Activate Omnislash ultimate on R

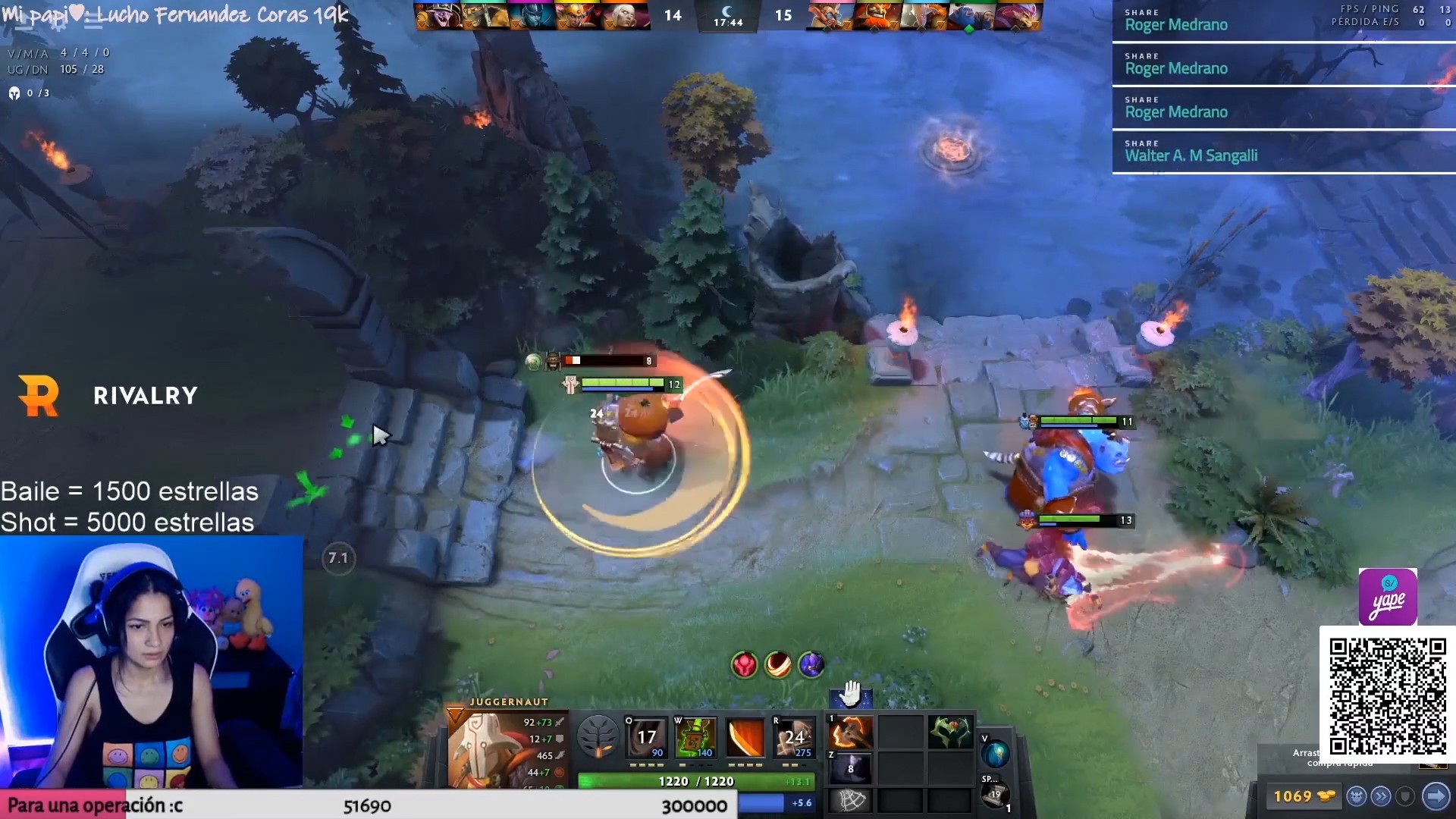tap(793, 736)
